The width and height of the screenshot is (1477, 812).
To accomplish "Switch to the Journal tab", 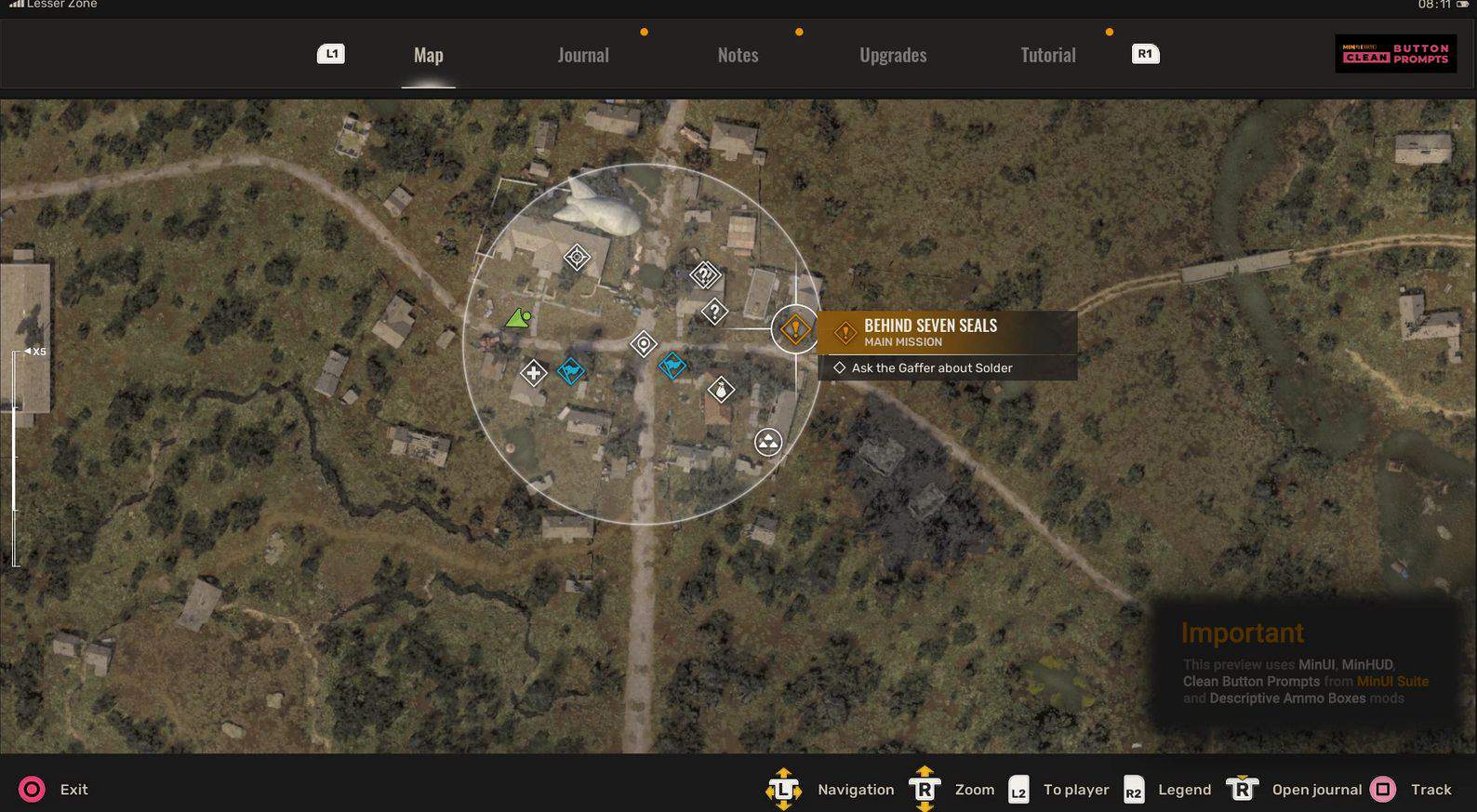I will (x=583, y=55).
